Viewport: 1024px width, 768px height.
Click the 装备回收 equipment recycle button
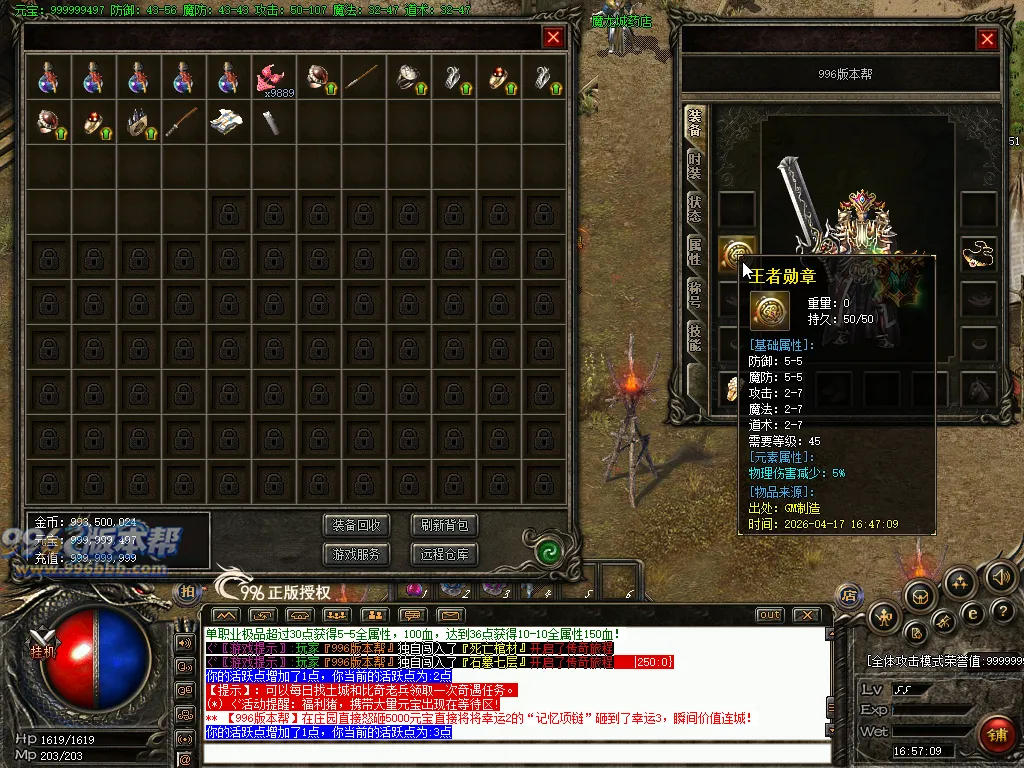[x=357, y=526]
